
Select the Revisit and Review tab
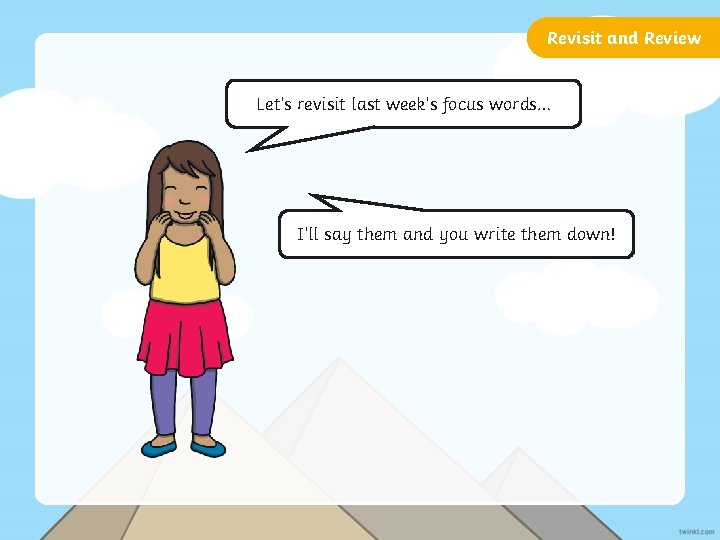[624, 38]
